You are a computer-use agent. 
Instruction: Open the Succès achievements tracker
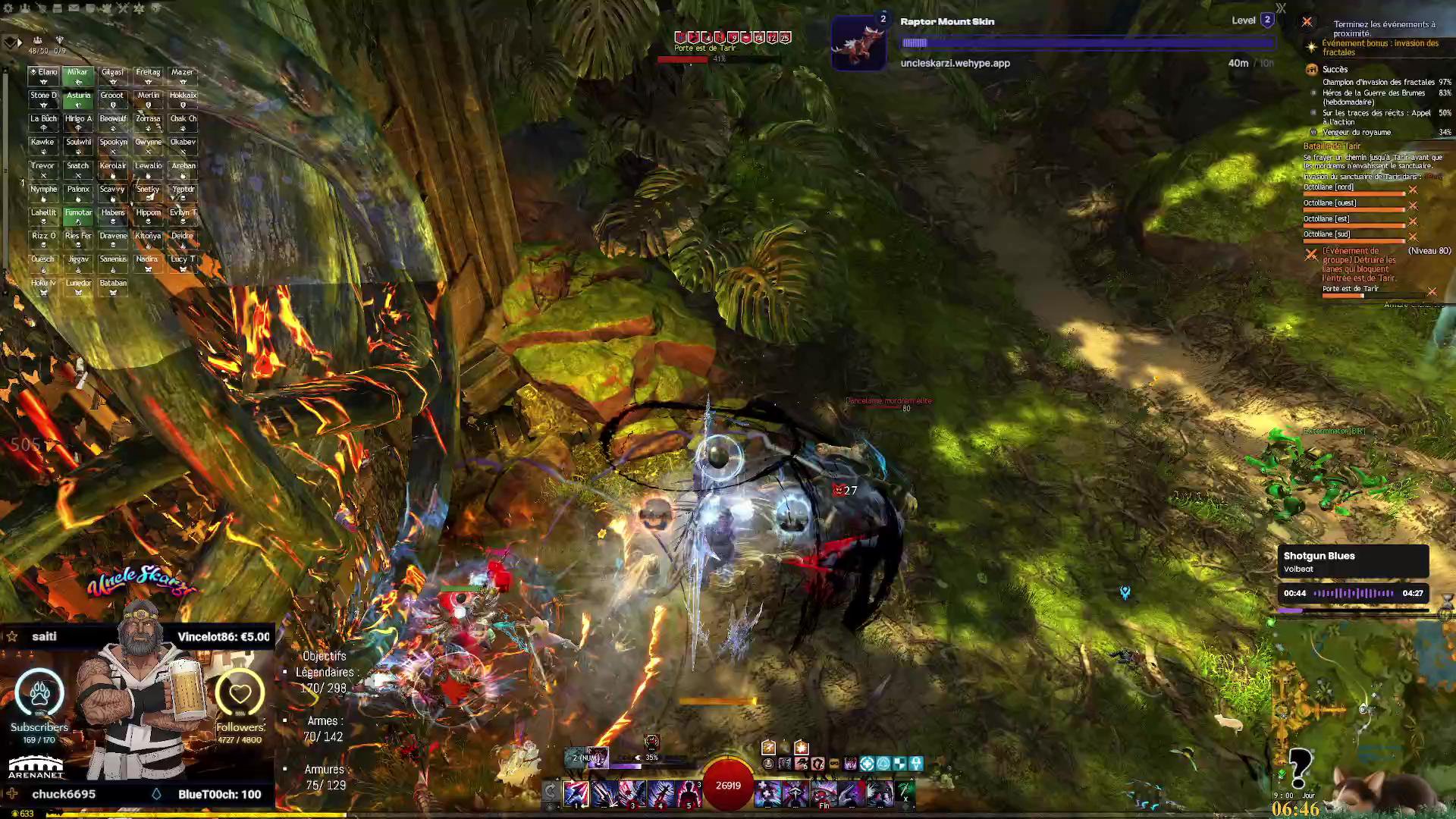(x=1335, y=69)
